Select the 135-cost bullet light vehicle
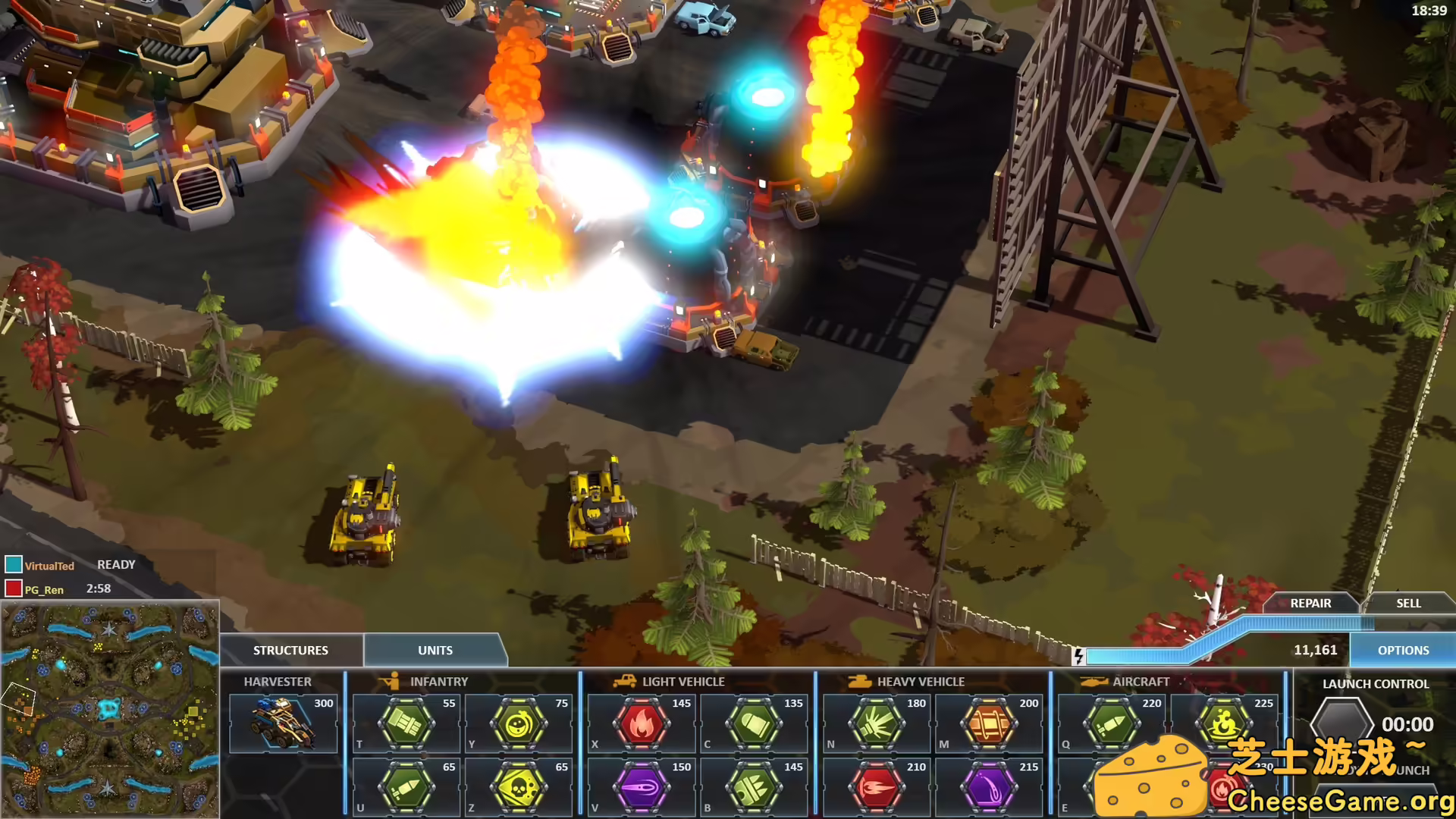This screenshot has width=1456, height=819. (754, 723)
